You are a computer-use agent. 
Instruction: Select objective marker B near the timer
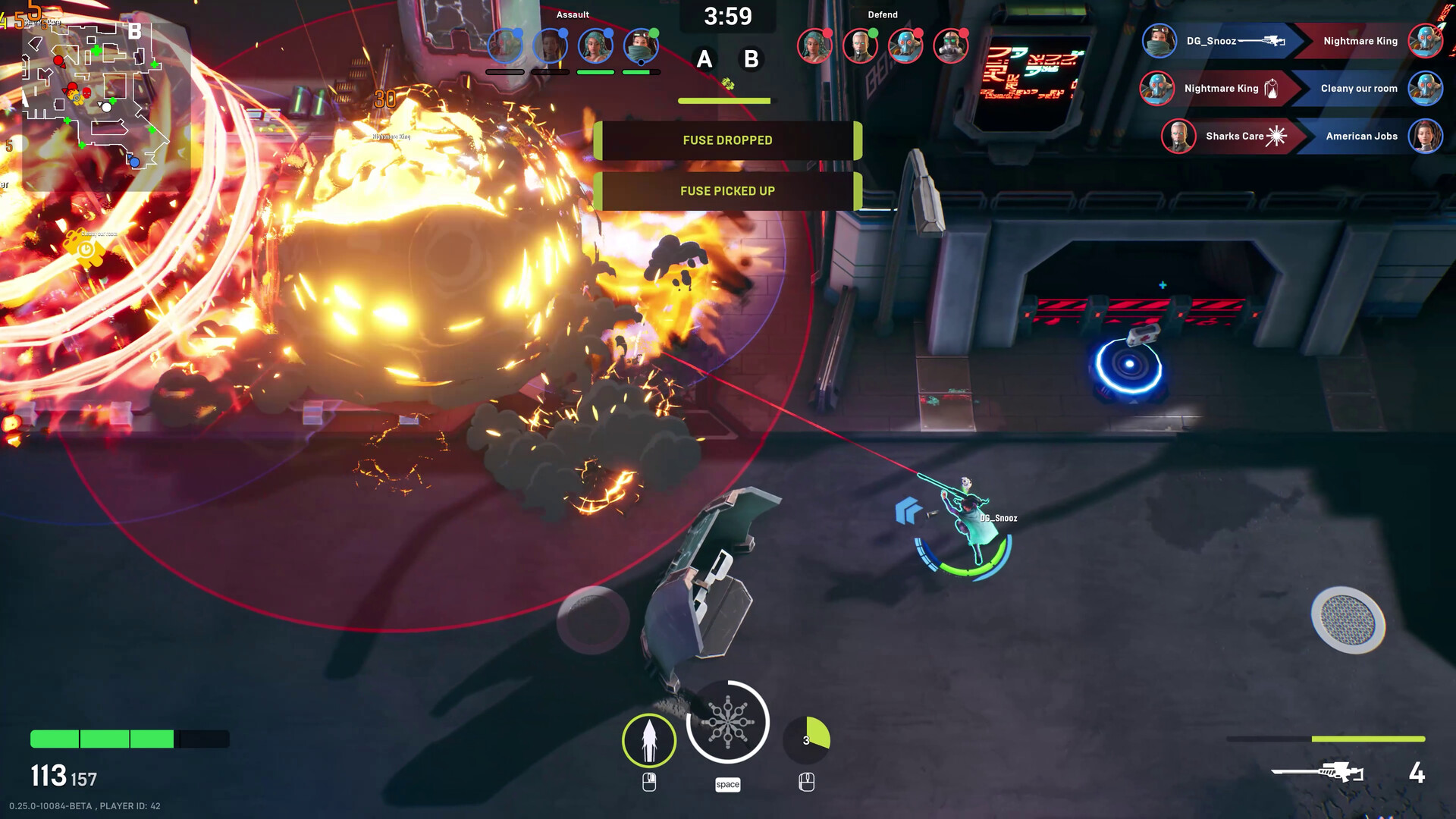(750, 58)
